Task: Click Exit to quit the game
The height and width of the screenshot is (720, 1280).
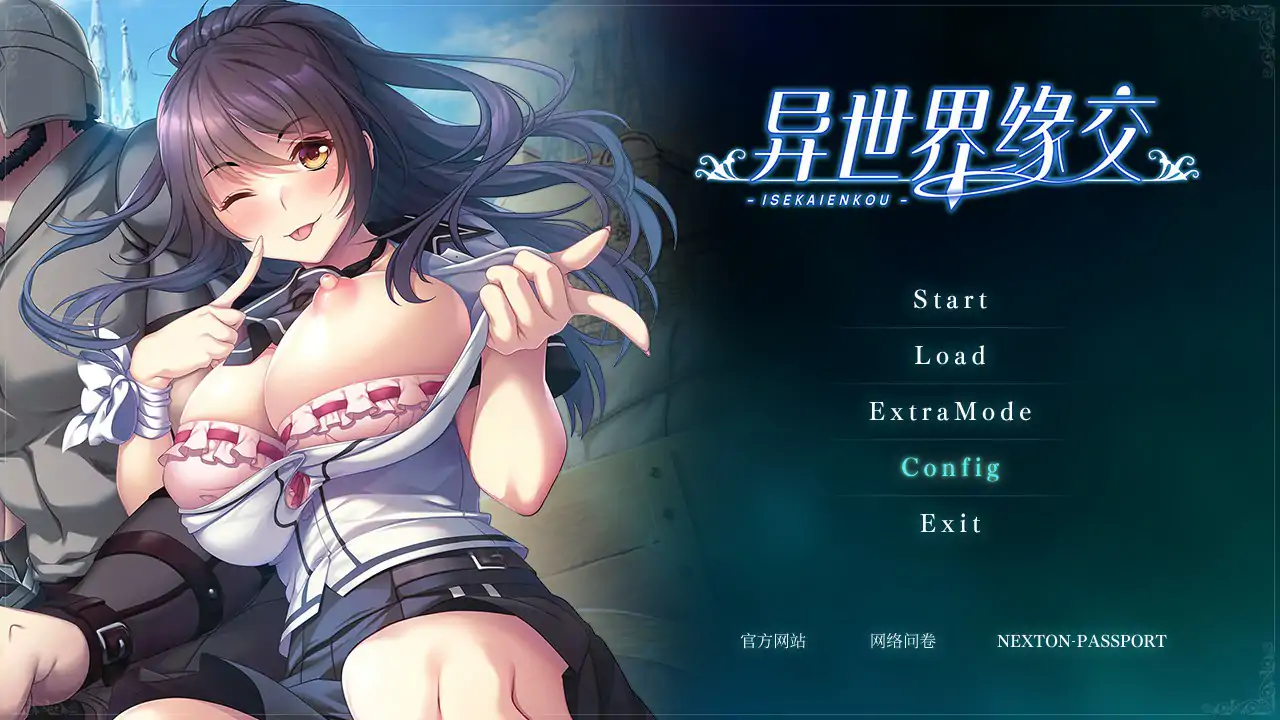Action: (x=951, y=524)
